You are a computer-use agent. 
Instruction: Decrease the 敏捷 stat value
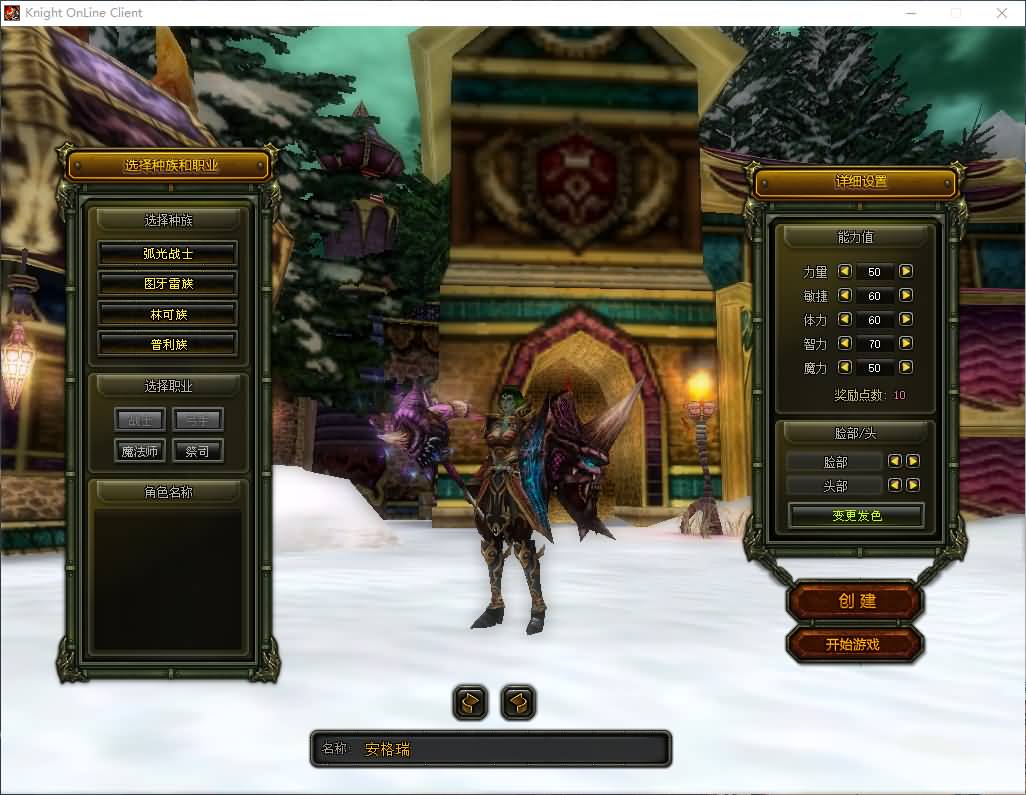click(x=844, y=295)
